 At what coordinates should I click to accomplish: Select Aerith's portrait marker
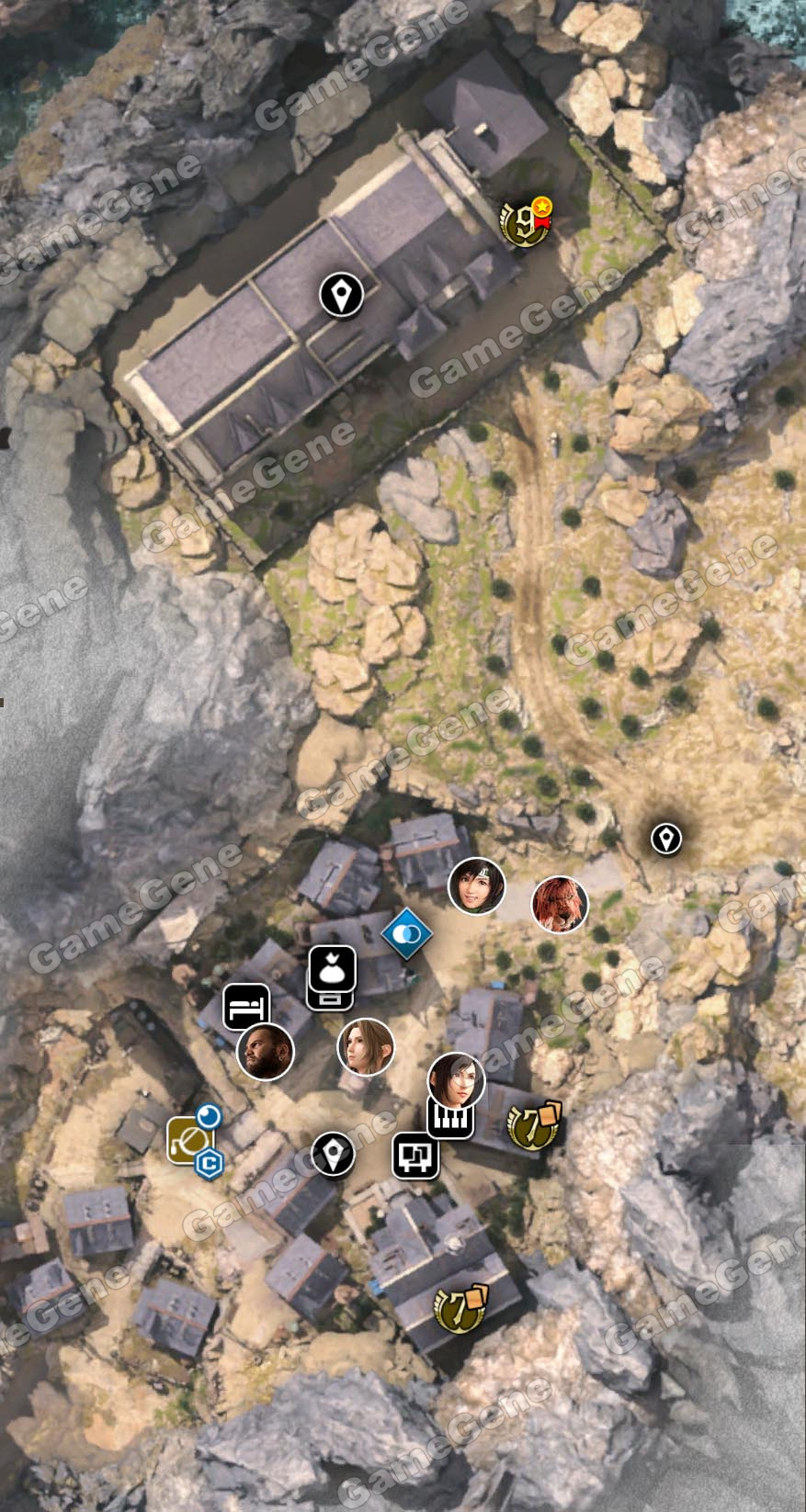pyautogui.click(x=366, y=1046)
